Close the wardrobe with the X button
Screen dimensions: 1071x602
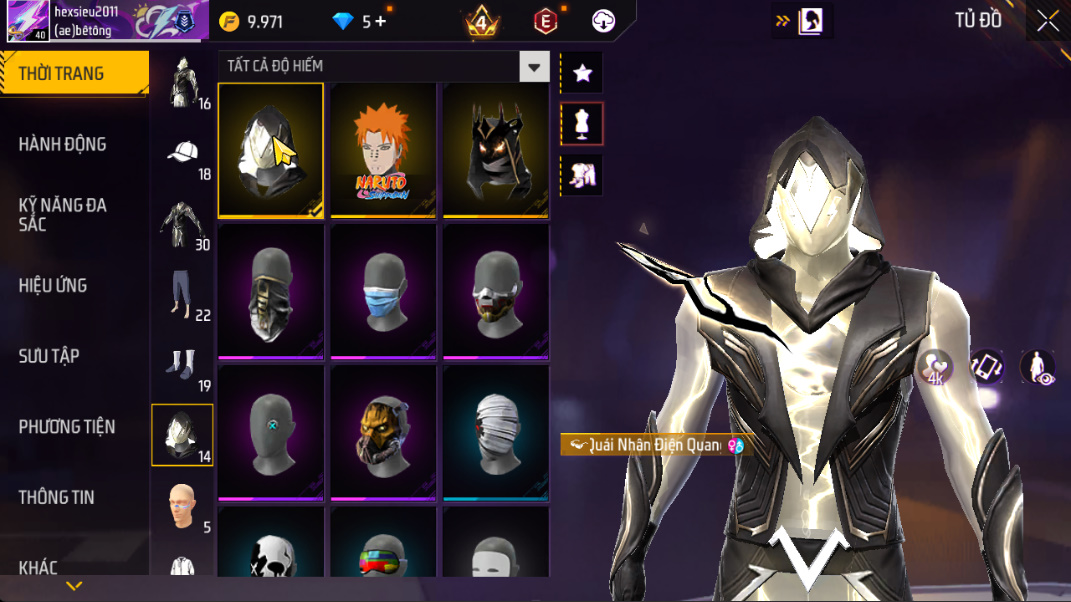coord(1047,21)
